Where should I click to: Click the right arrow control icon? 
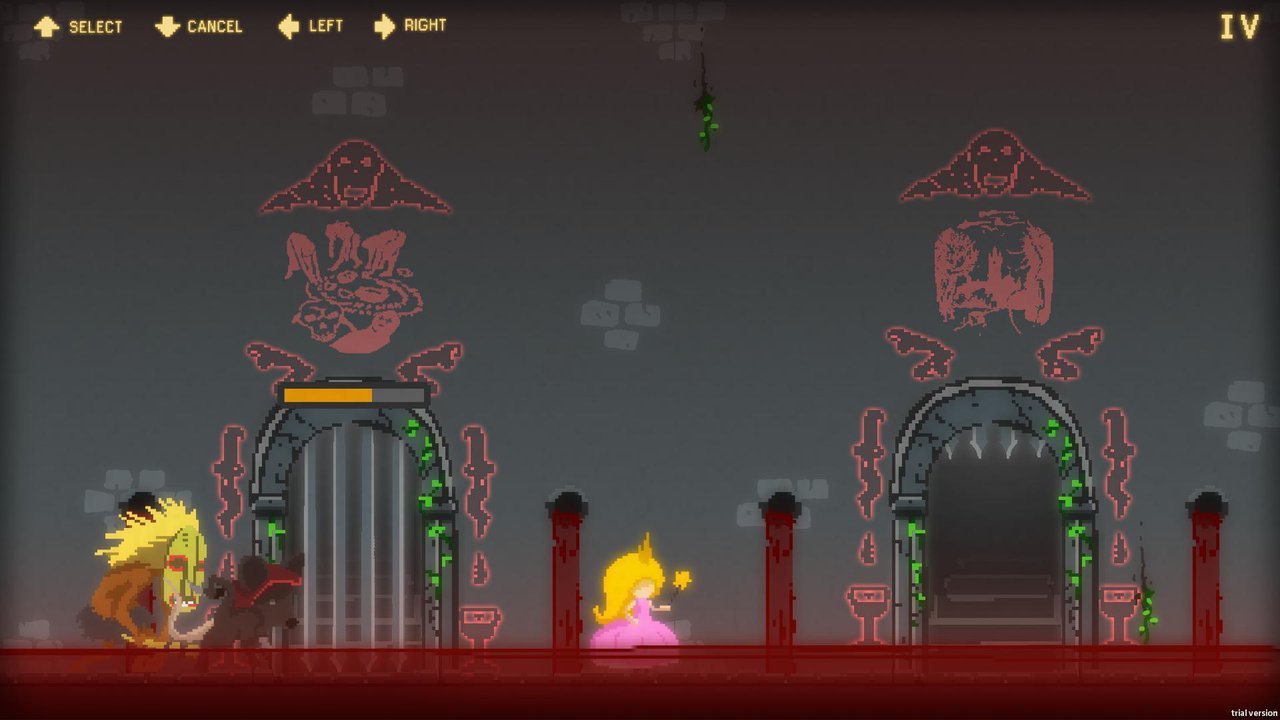(x=384, y=26)
